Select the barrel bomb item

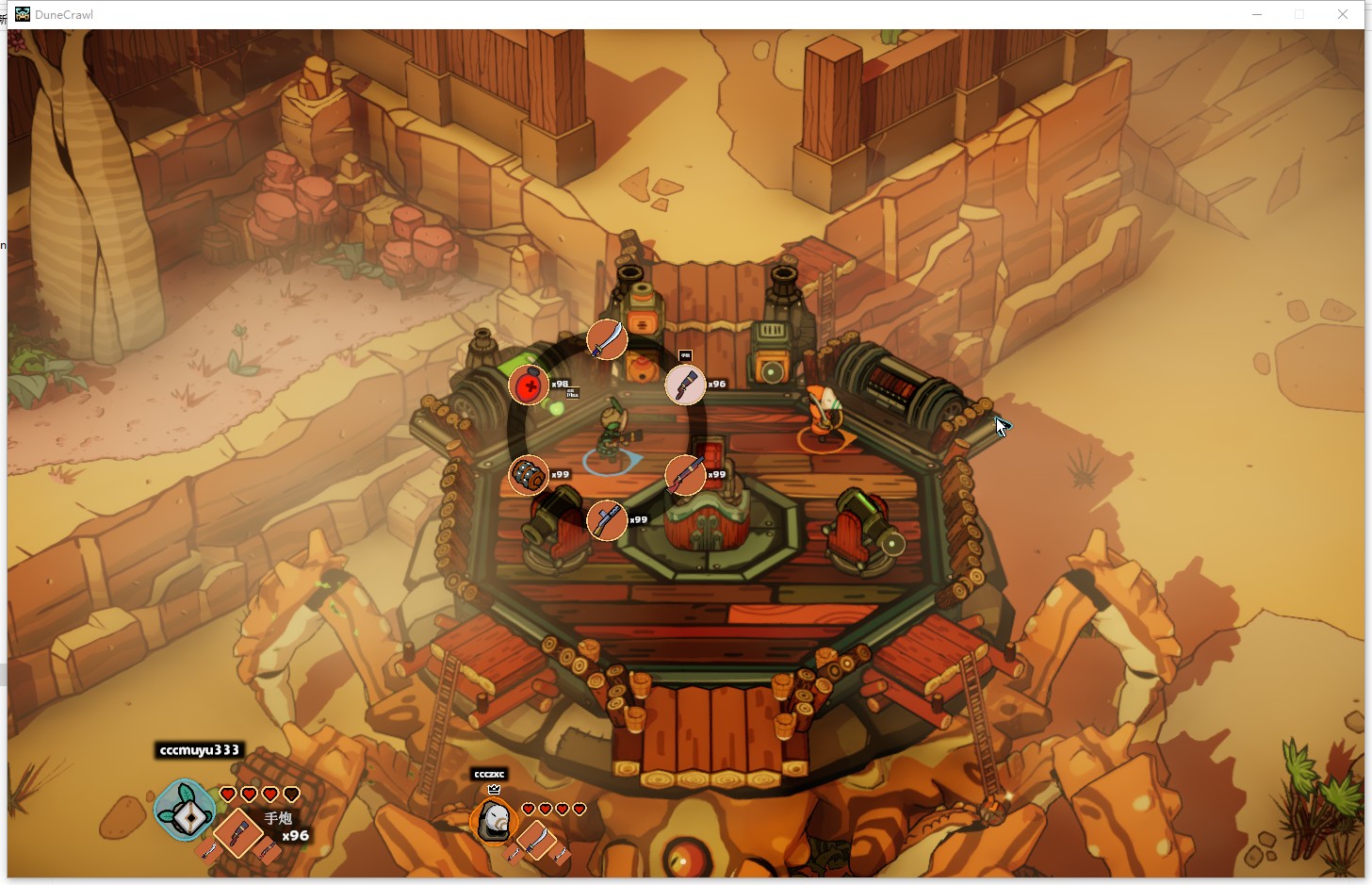click(x=529, y=475)
